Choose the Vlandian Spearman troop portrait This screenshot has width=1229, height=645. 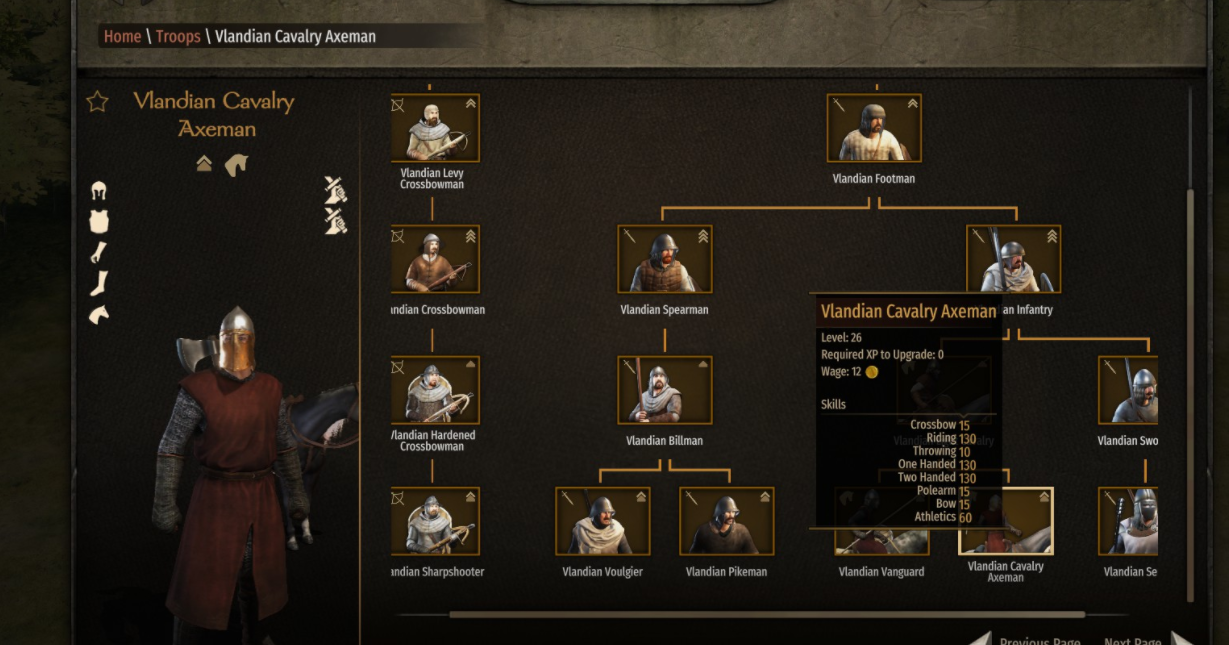click(x=664, y=259)
